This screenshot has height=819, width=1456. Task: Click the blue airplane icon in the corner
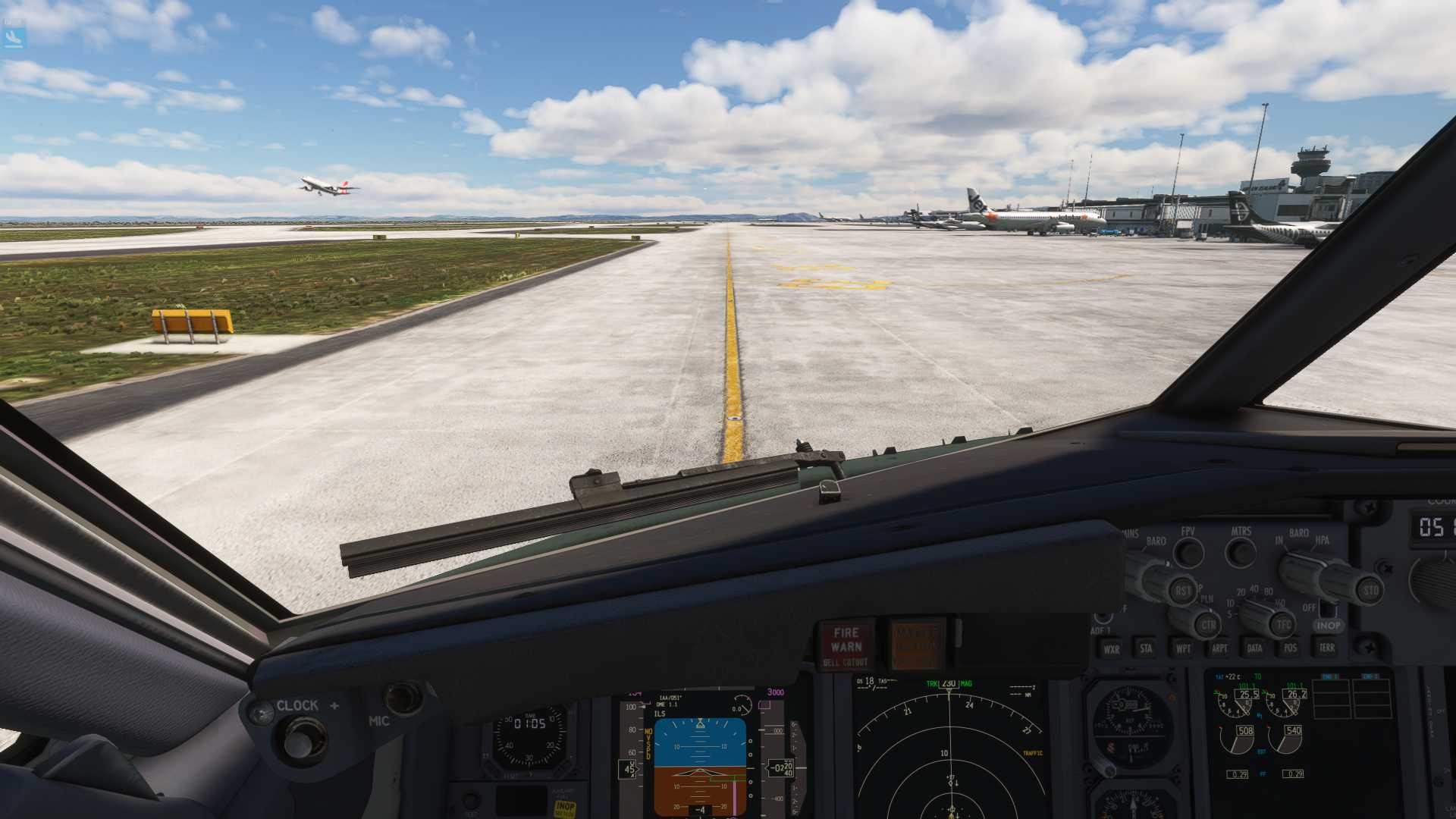point(14,36)
